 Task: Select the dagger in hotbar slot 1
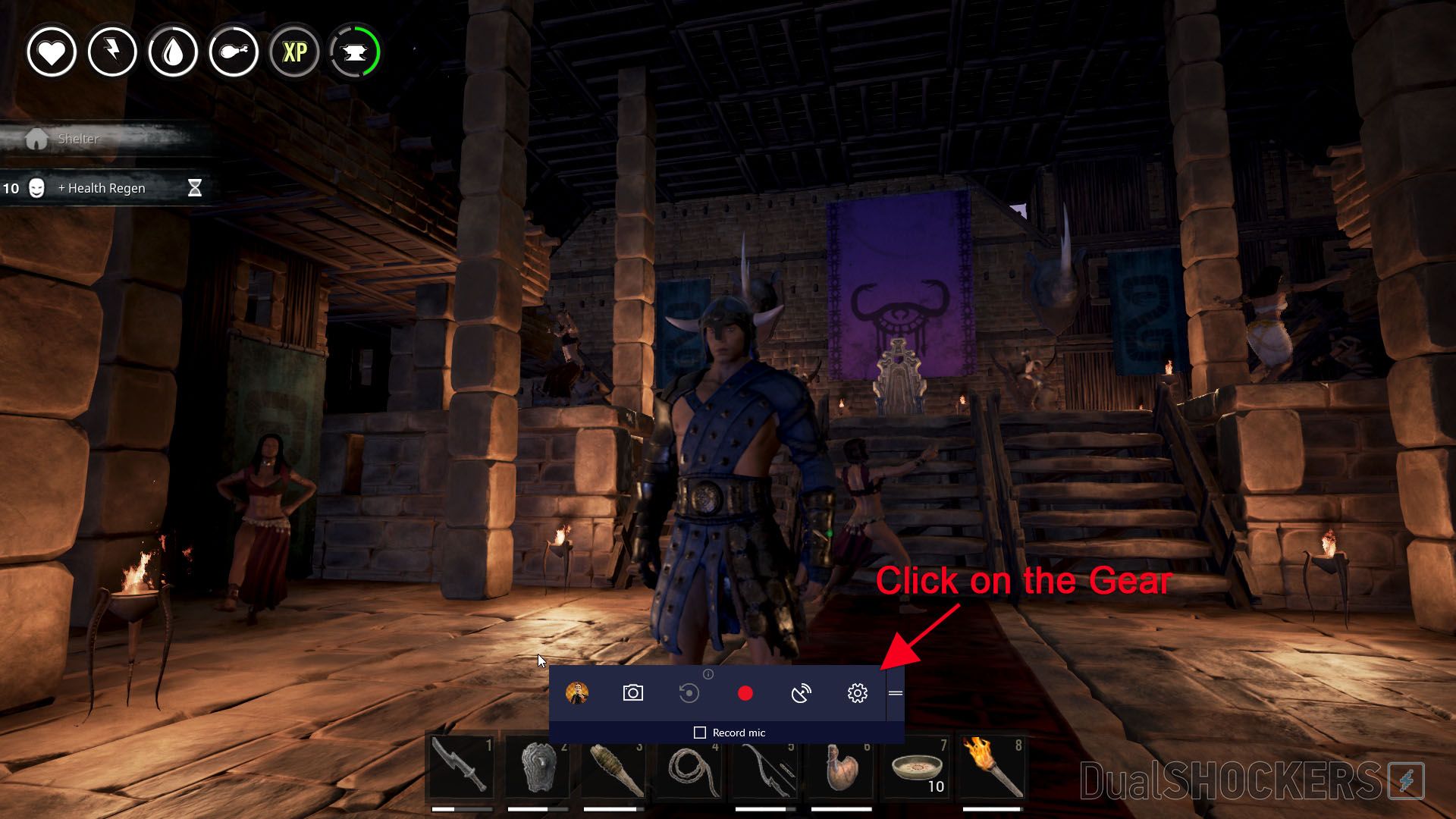[460, 768]
